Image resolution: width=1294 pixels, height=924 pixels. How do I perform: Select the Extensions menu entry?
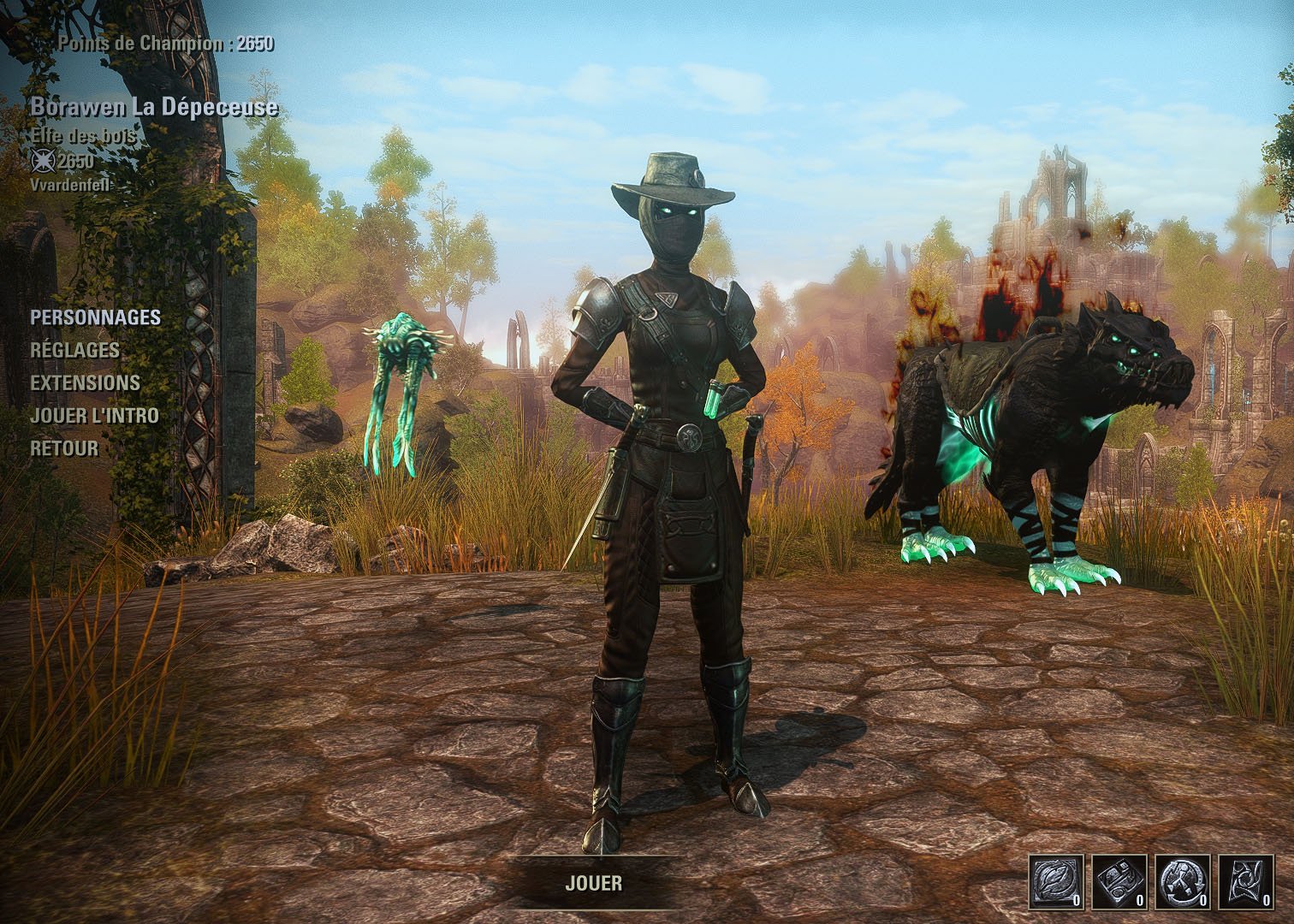coord(85,382)
